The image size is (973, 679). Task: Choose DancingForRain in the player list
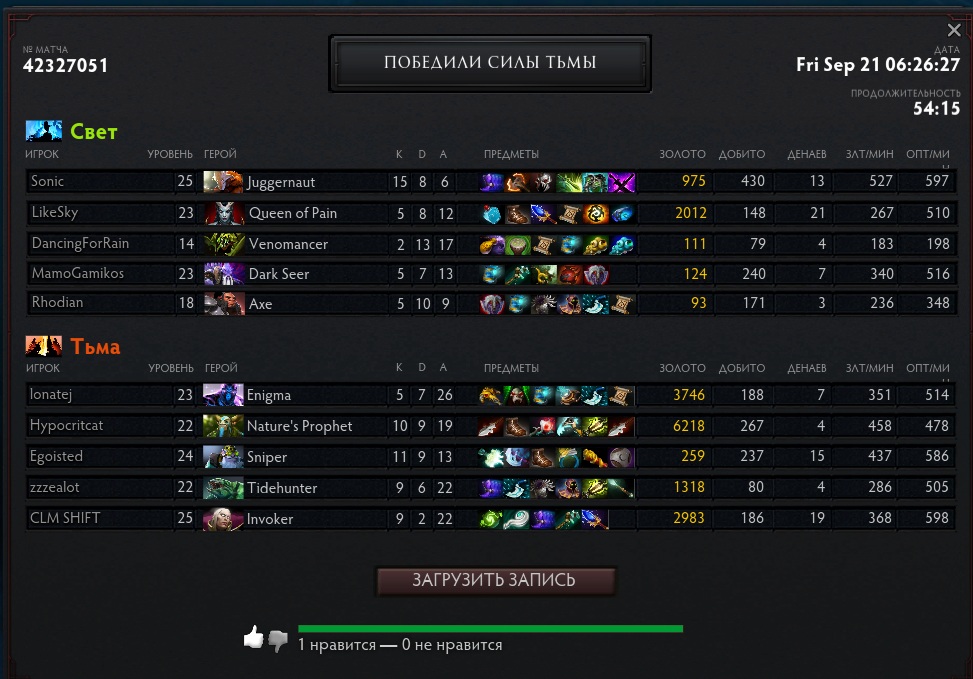(x=80, y=243)
